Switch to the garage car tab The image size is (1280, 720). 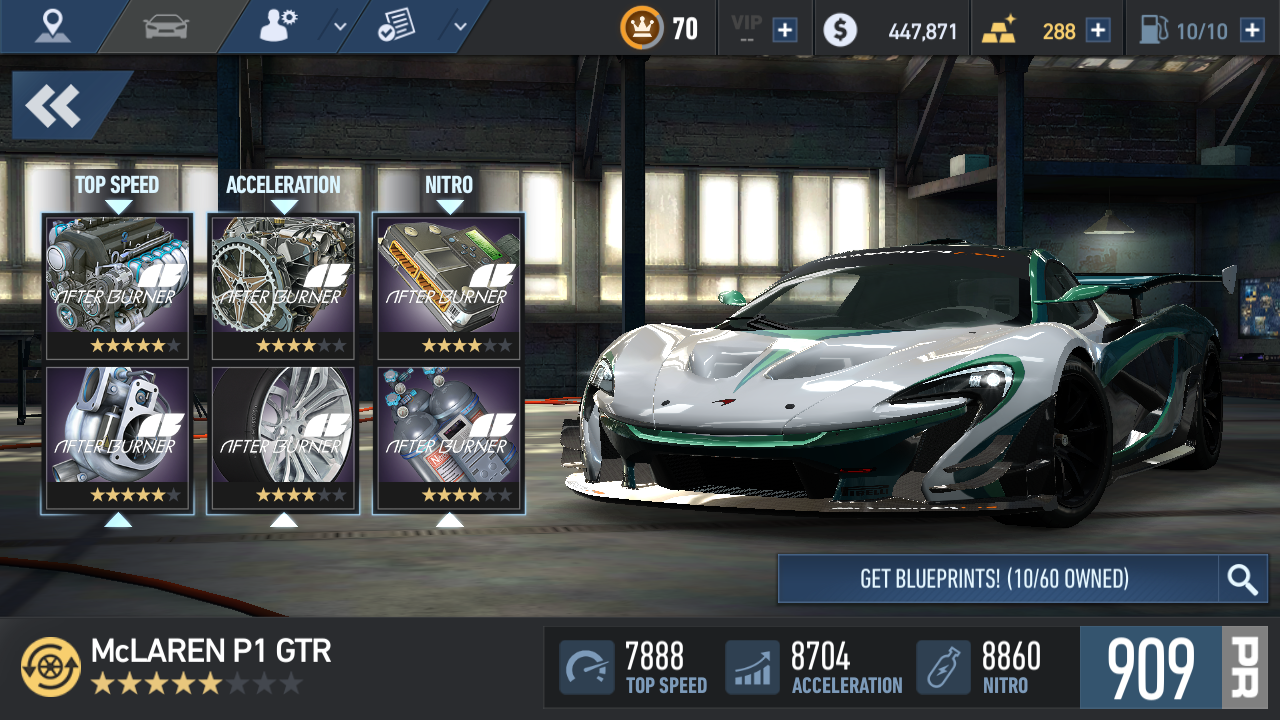pos(166,27)
